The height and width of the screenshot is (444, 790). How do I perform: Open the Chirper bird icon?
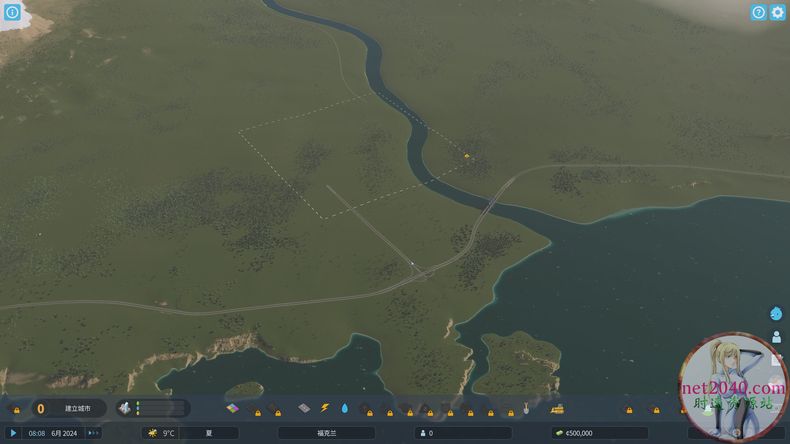point(777,313)
